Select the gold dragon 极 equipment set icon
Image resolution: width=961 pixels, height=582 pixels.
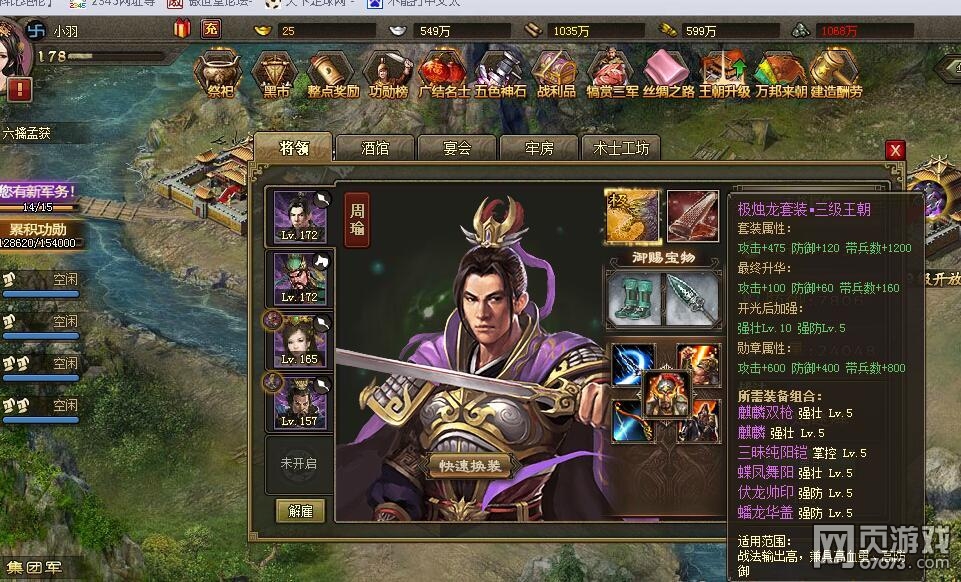tap(632, 214)
